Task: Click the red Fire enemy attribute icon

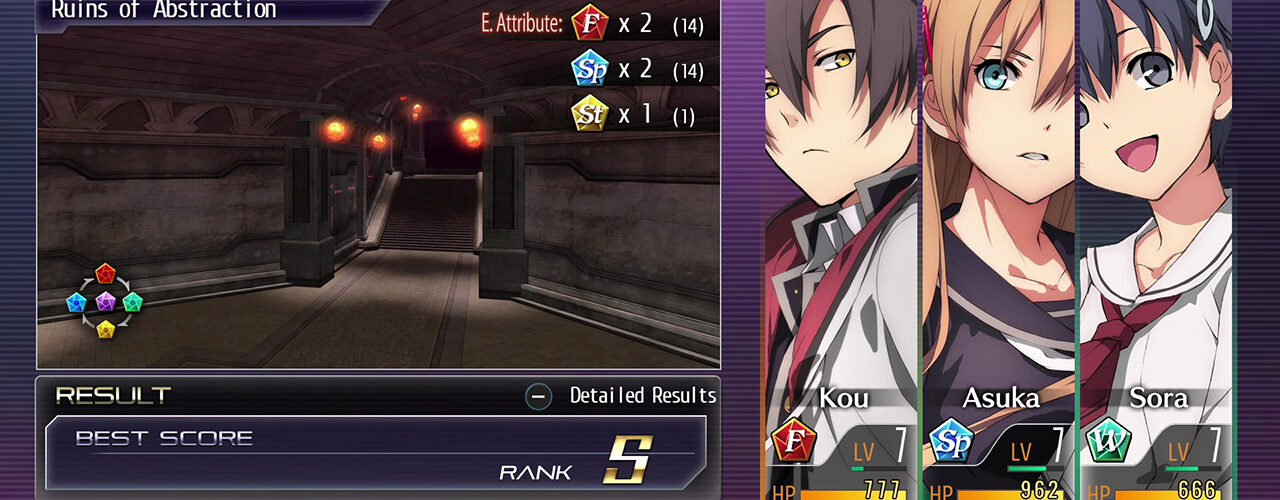Action: [x=590, y=25]
